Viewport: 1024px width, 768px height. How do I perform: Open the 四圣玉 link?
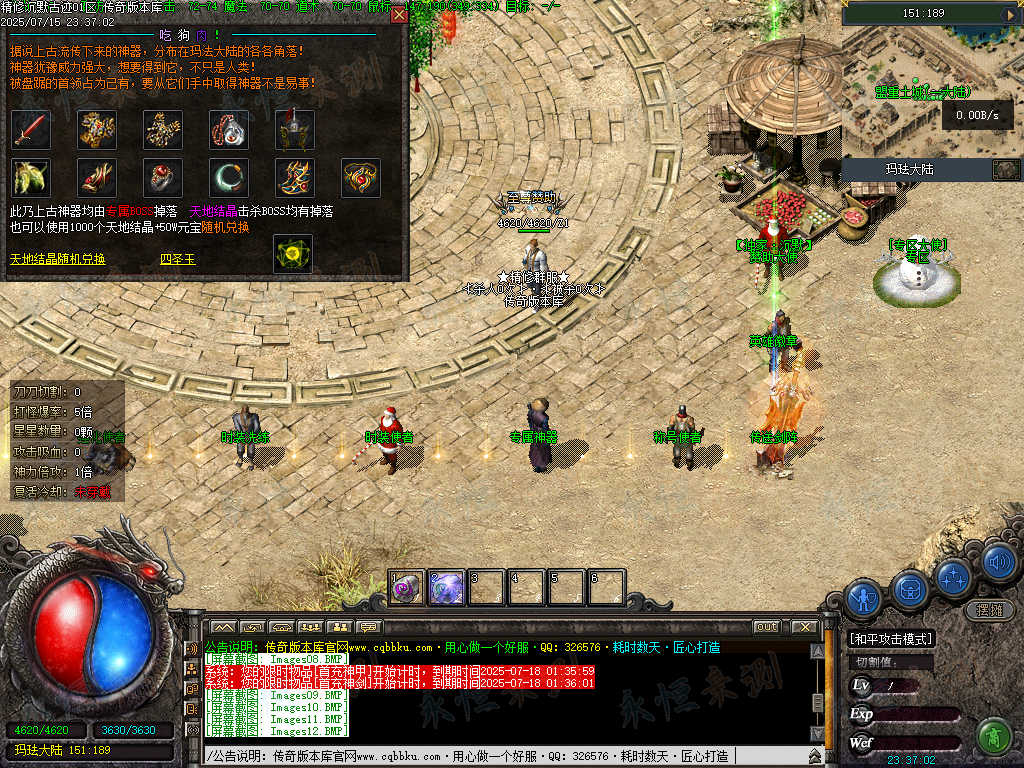[179, 259]
